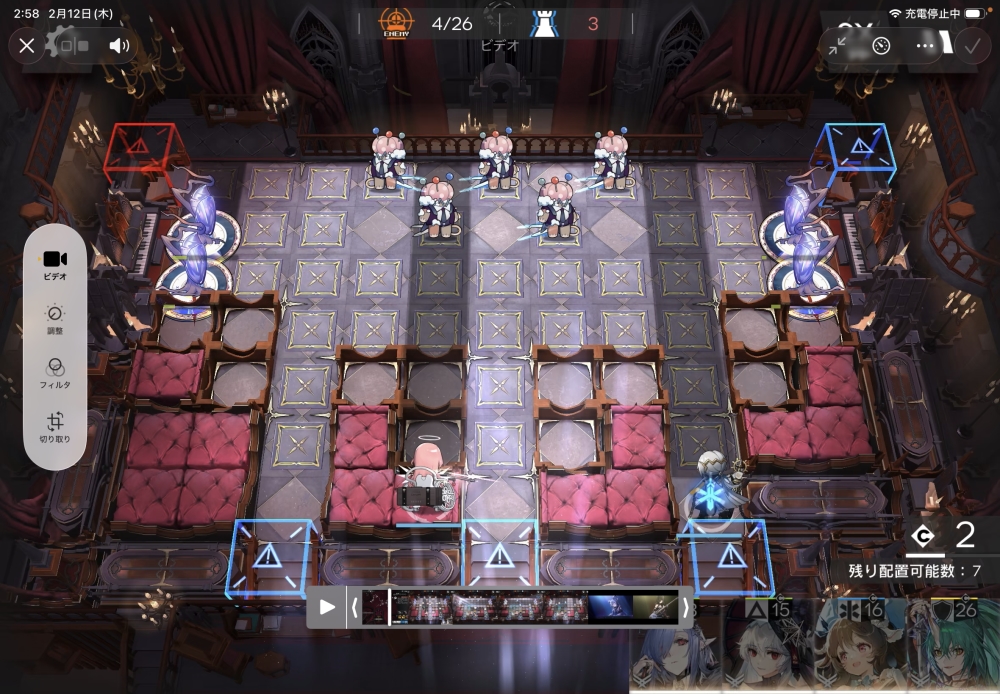Select the blue-haired horned operator card
Screen dimensions: 1000x694
pyautogui.click(x=679, y=655)
